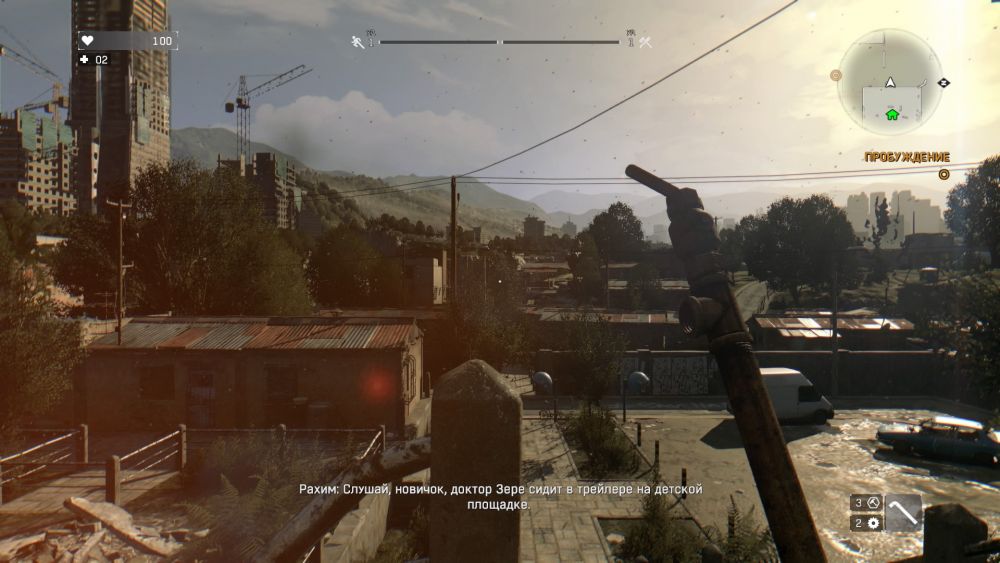Select the green safe house marker on minimap
This screenshot has width=1000, height=563.
click(892, 114)
